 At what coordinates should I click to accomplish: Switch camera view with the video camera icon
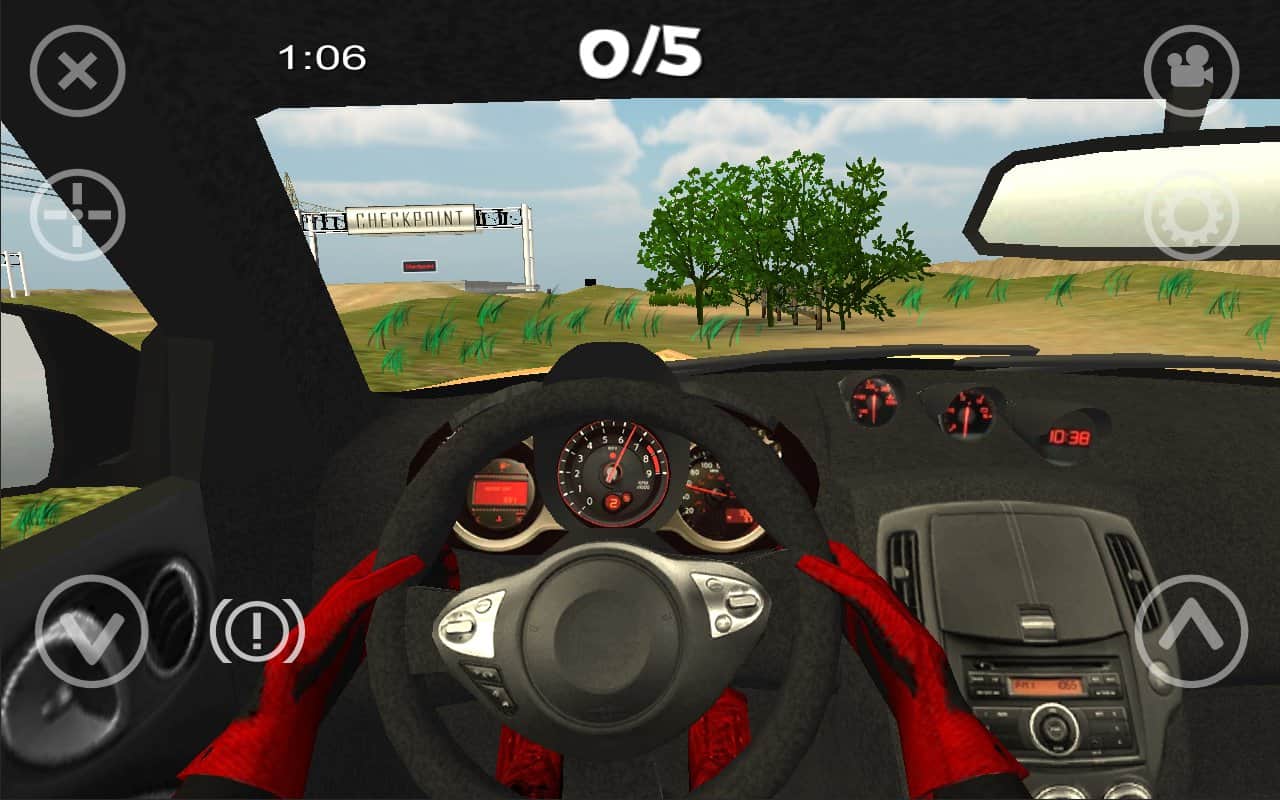(1191, 71)
